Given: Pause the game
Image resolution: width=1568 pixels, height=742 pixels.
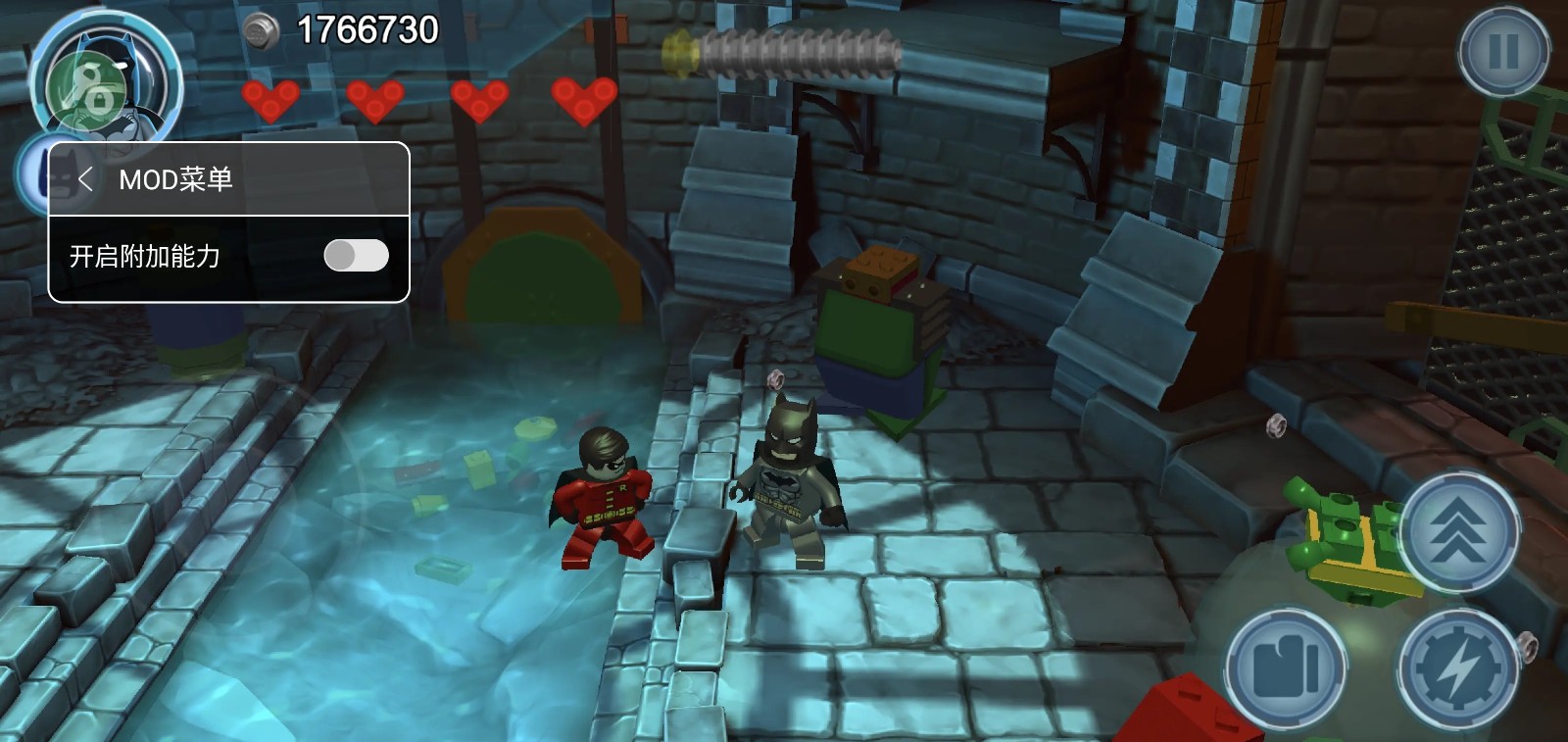Looking at the screenshot, I should (1503, 51).
